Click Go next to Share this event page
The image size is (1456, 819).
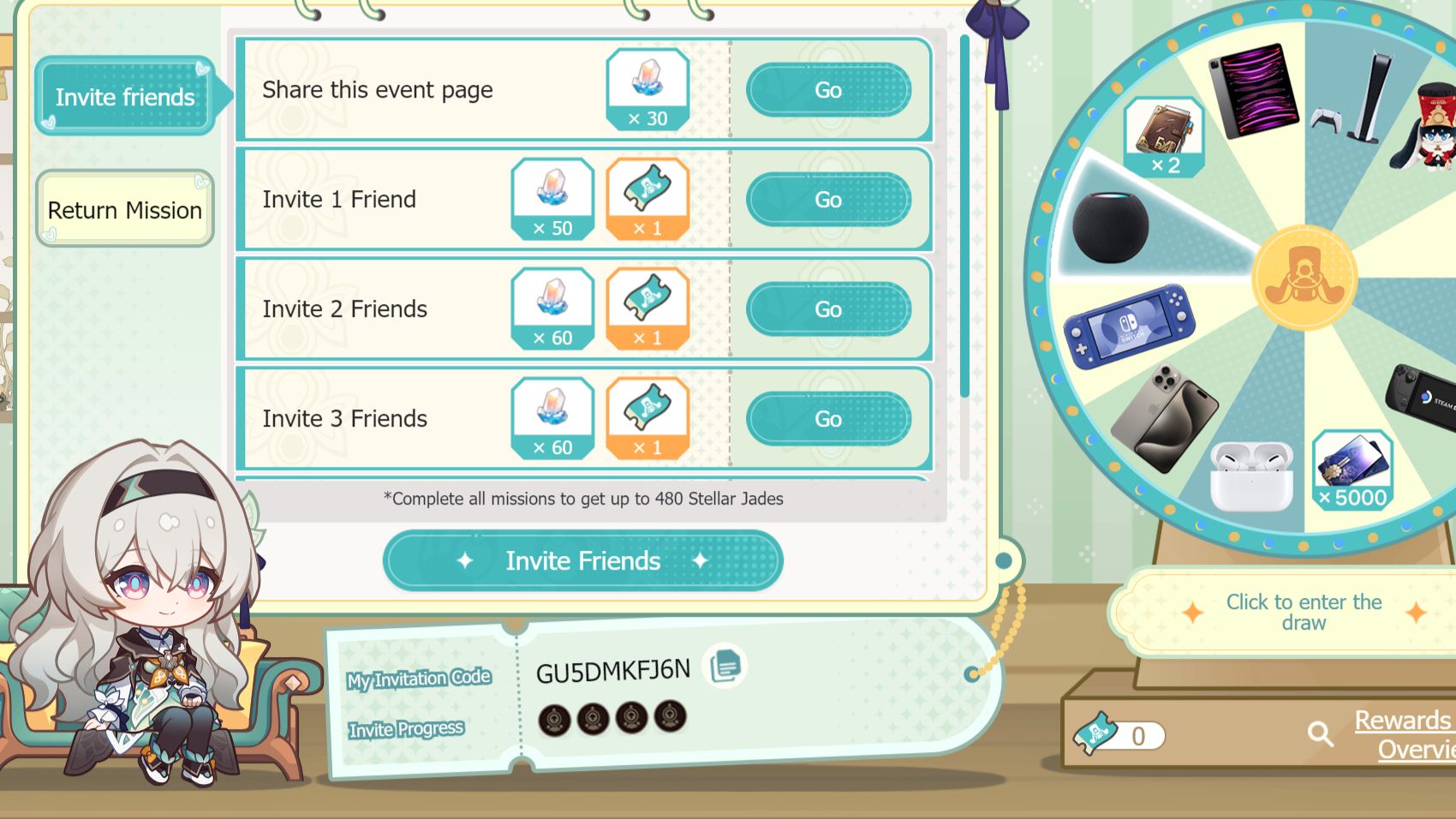click(827, 89)
